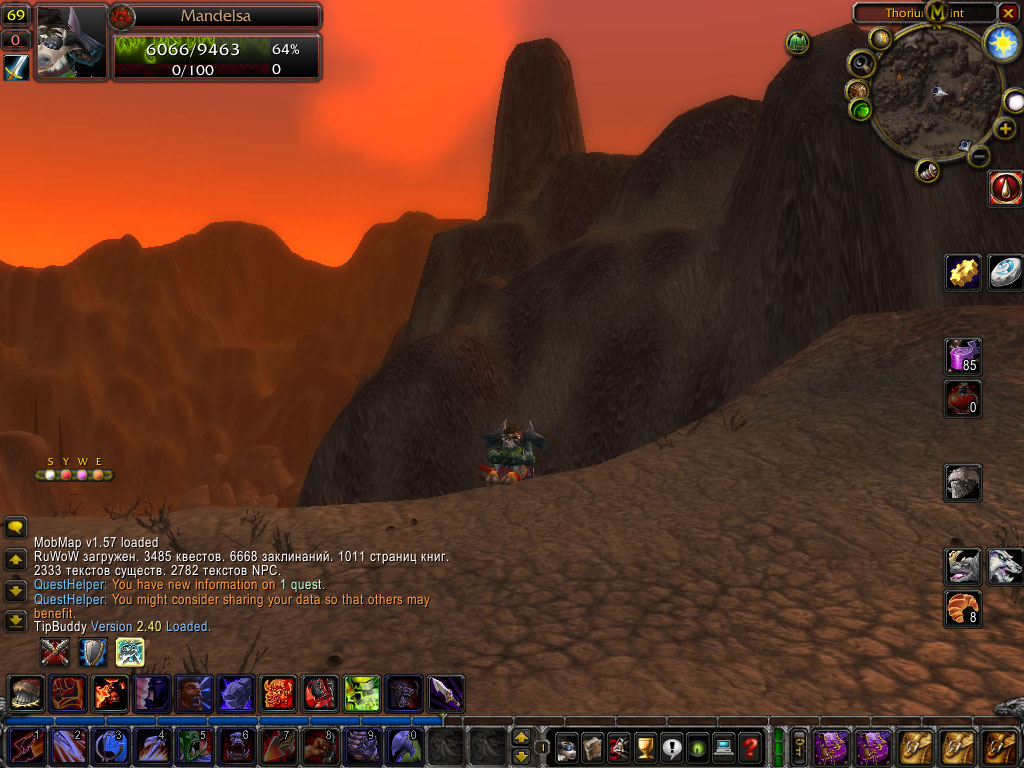Image resolution: width=1024 pixels, height=768 pixels.
Task: Open the red question mark help button
Action: pos(749,747)
